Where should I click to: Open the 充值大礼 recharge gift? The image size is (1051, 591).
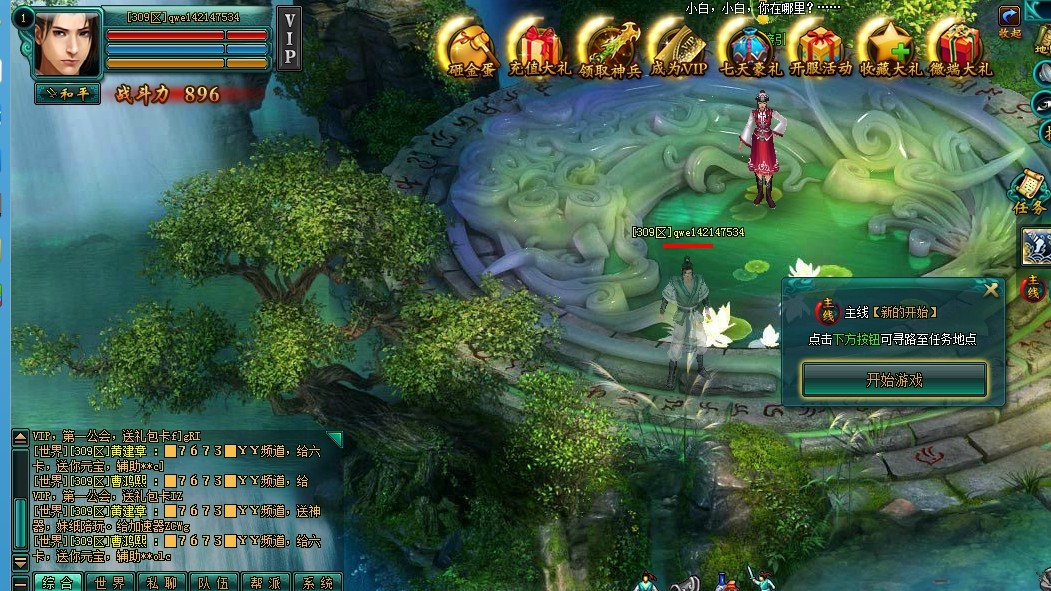click(538, 46)
